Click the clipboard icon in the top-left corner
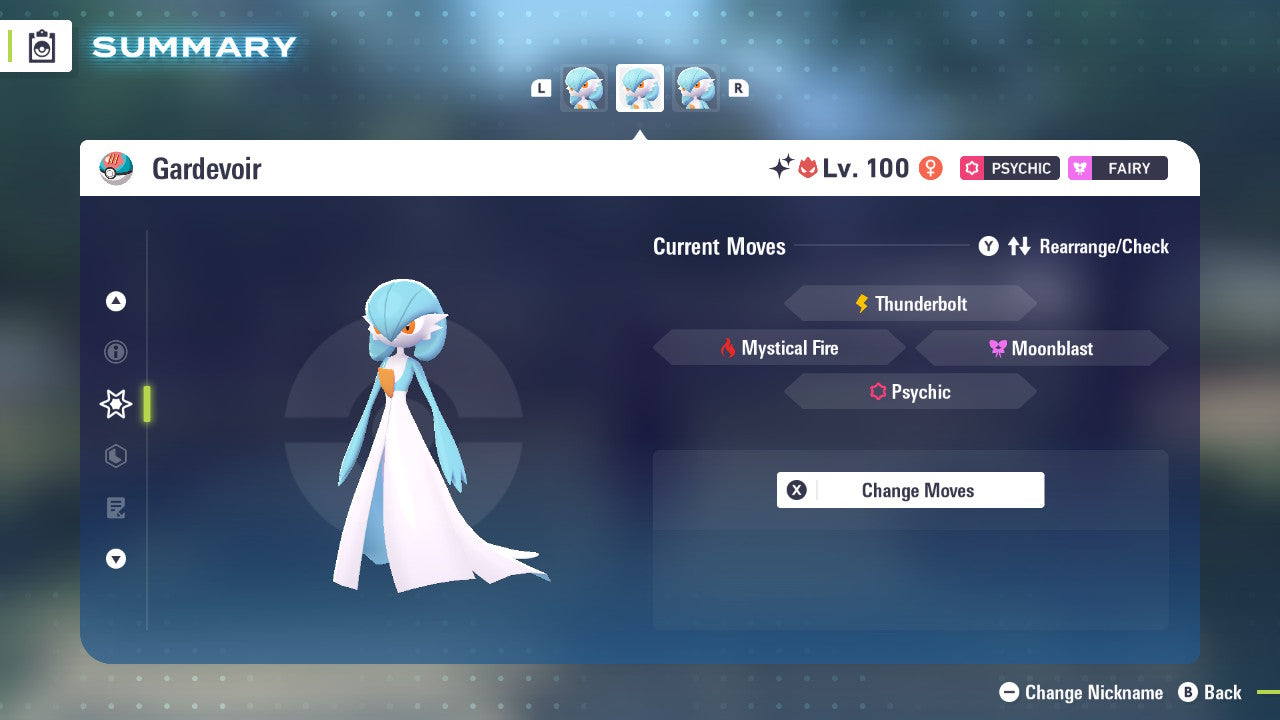 42,45
